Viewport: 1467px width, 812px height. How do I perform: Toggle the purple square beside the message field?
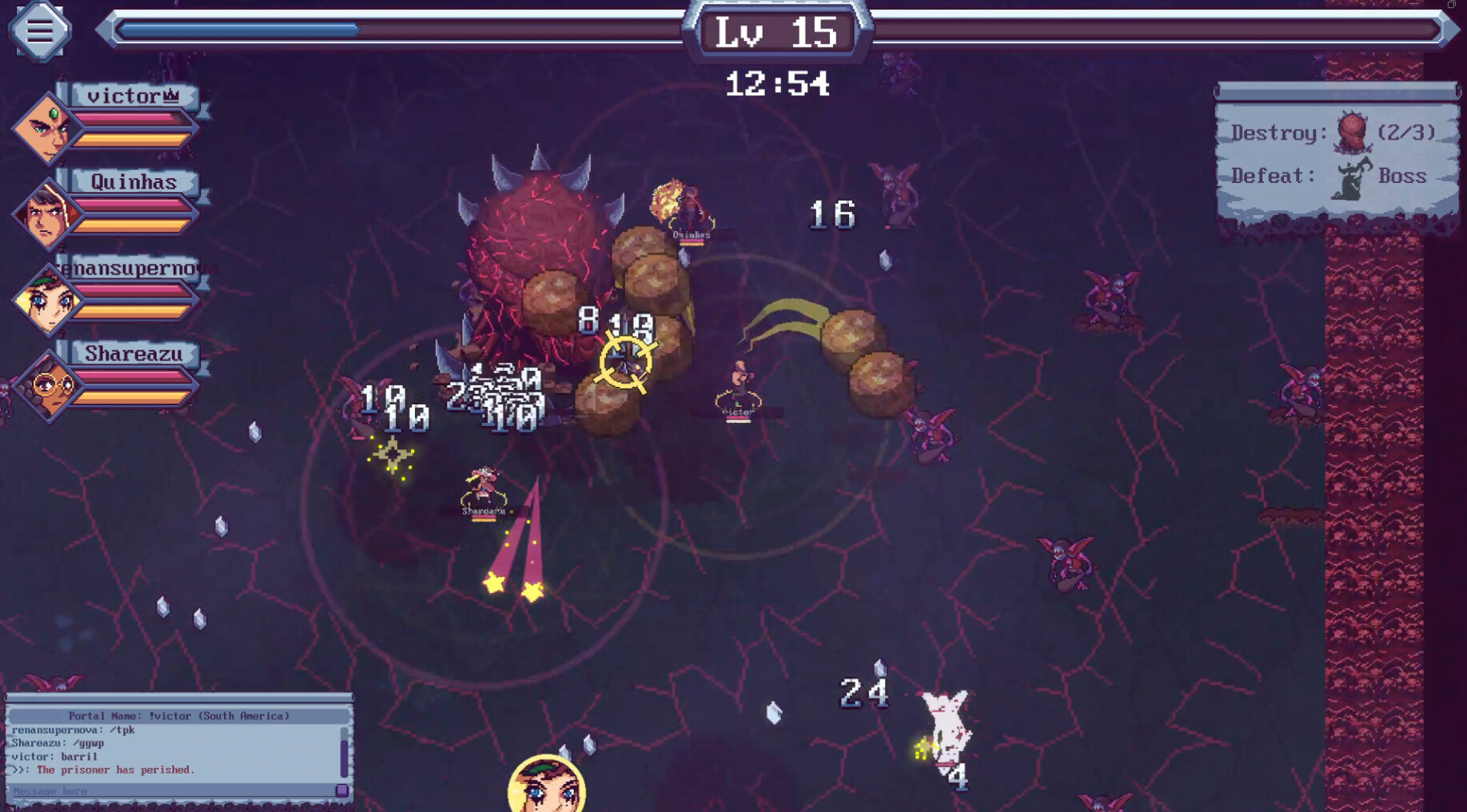tap(342, 791)
